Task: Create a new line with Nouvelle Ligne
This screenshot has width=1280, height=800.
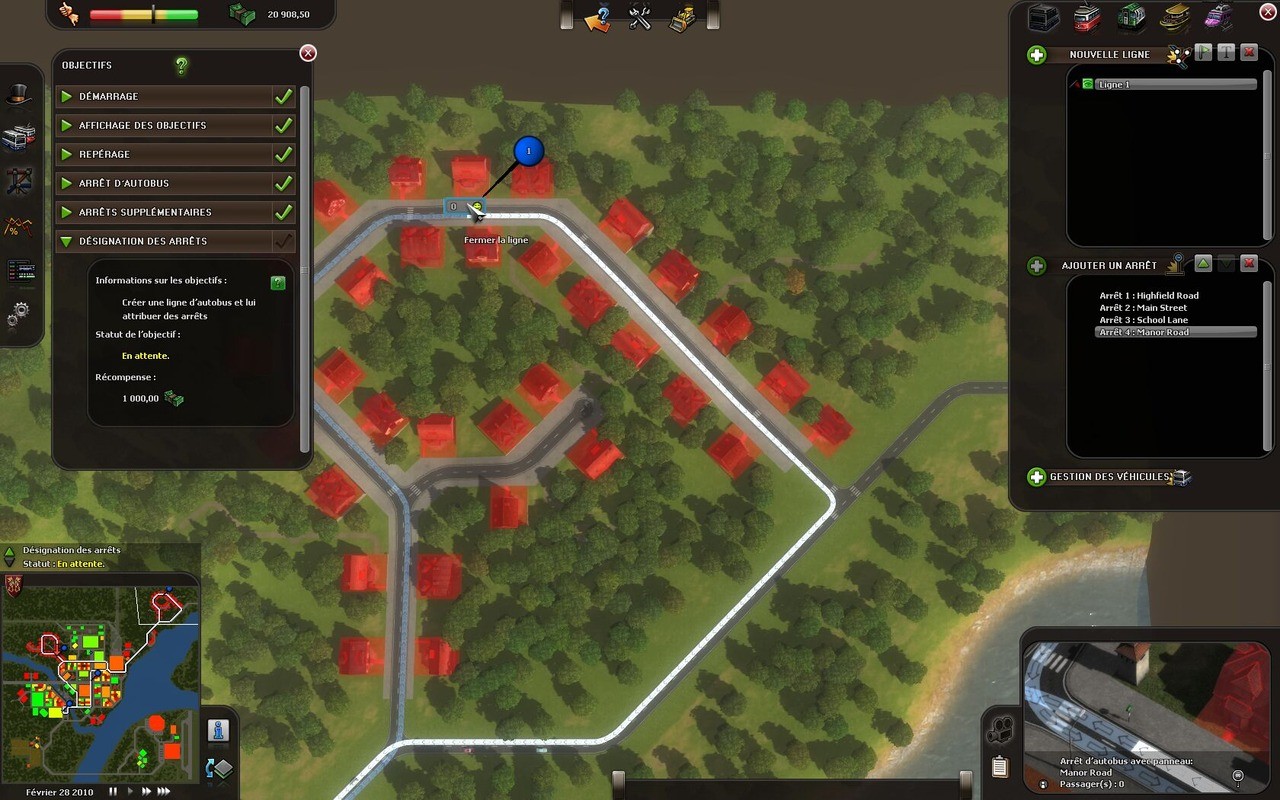Action: pyautogui.click(x=1037, y=55)
